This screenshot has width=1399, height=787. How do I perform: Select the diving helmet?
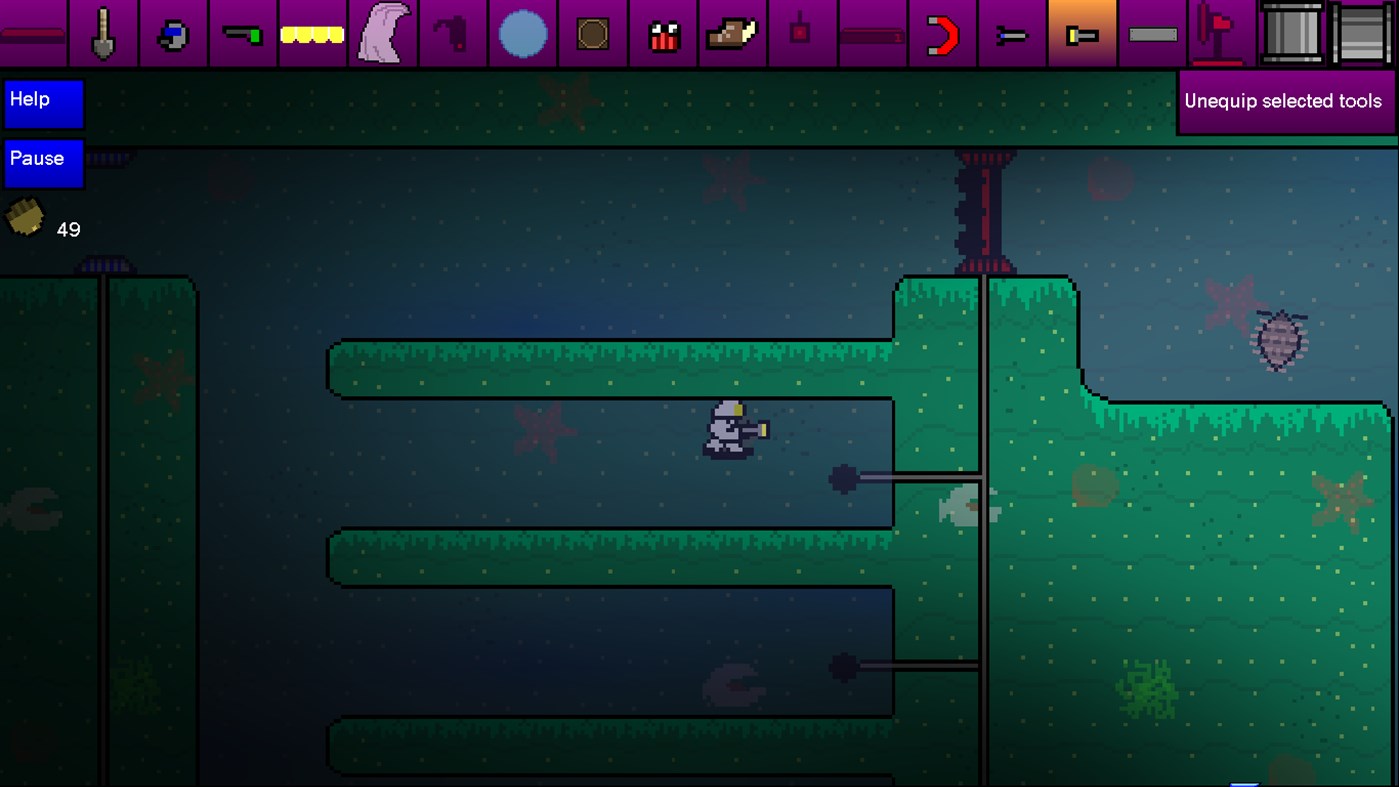pos(173,32)
